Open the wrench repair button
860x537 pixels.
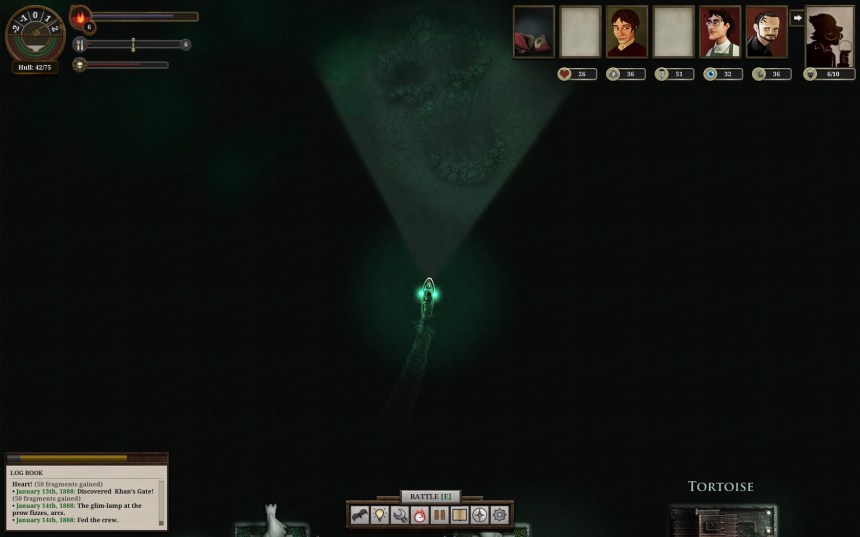pos(400,515)
